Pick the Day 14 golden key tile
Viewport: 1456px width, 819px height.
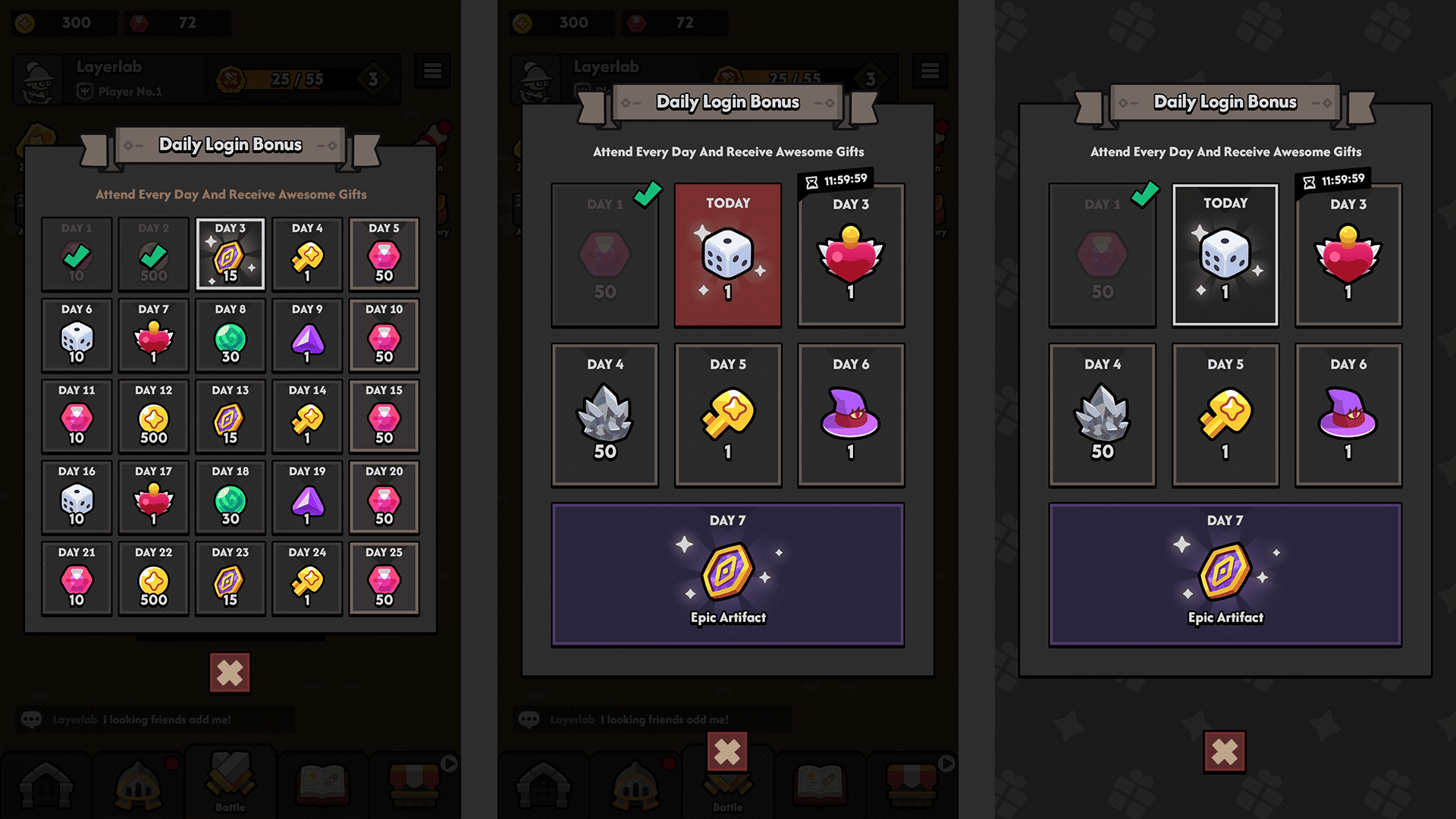coord(307,416)
